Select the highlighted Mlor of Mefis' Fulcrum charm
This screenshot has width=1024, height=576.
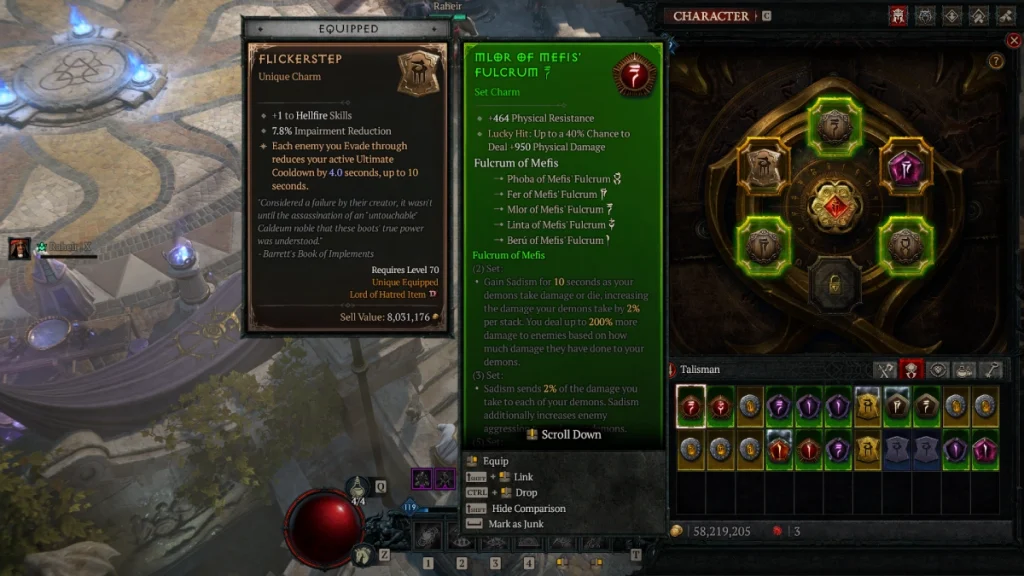(x=690, y=407)
